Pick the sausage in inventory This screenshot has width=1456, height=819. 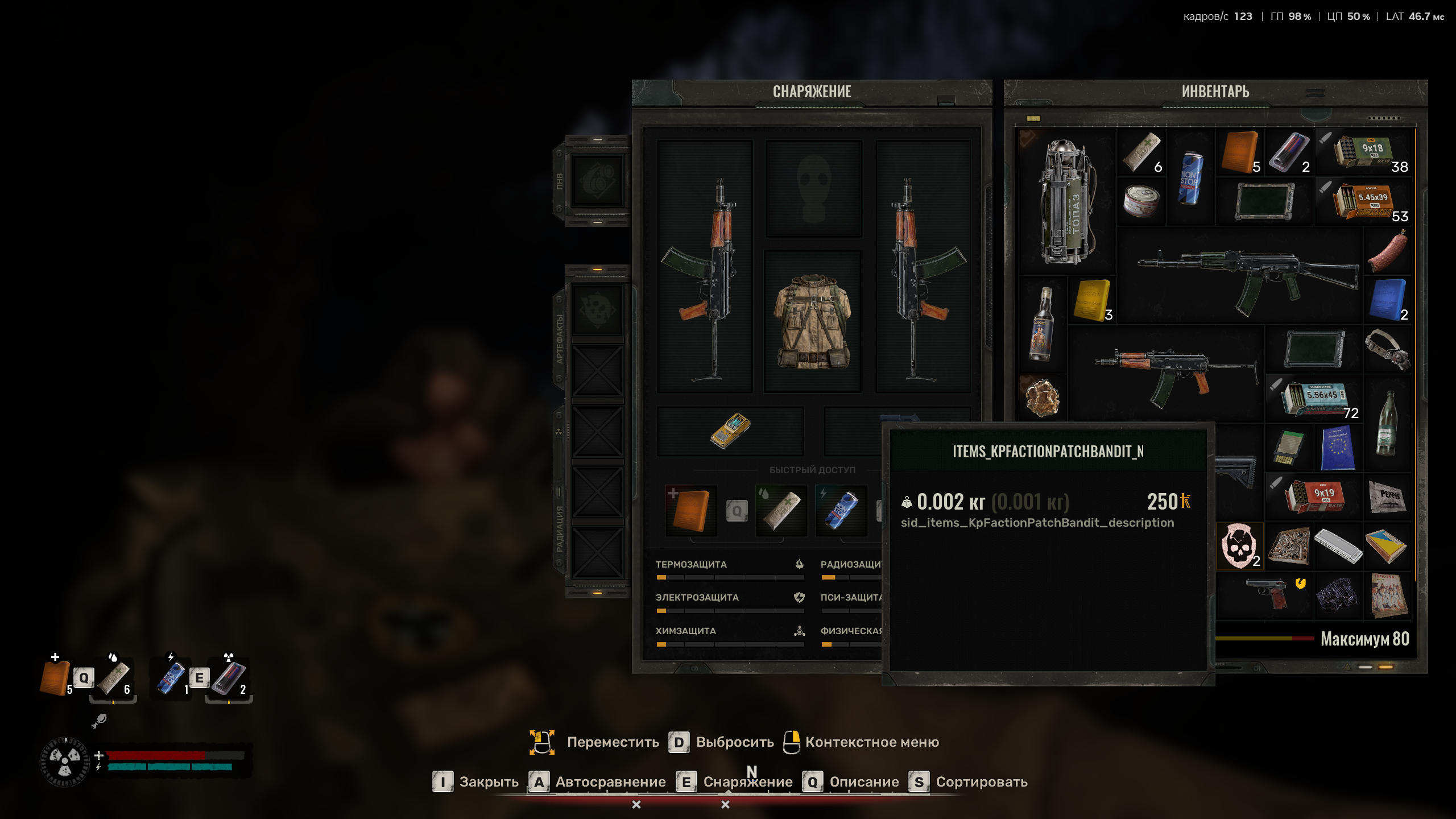(1388, 251)
